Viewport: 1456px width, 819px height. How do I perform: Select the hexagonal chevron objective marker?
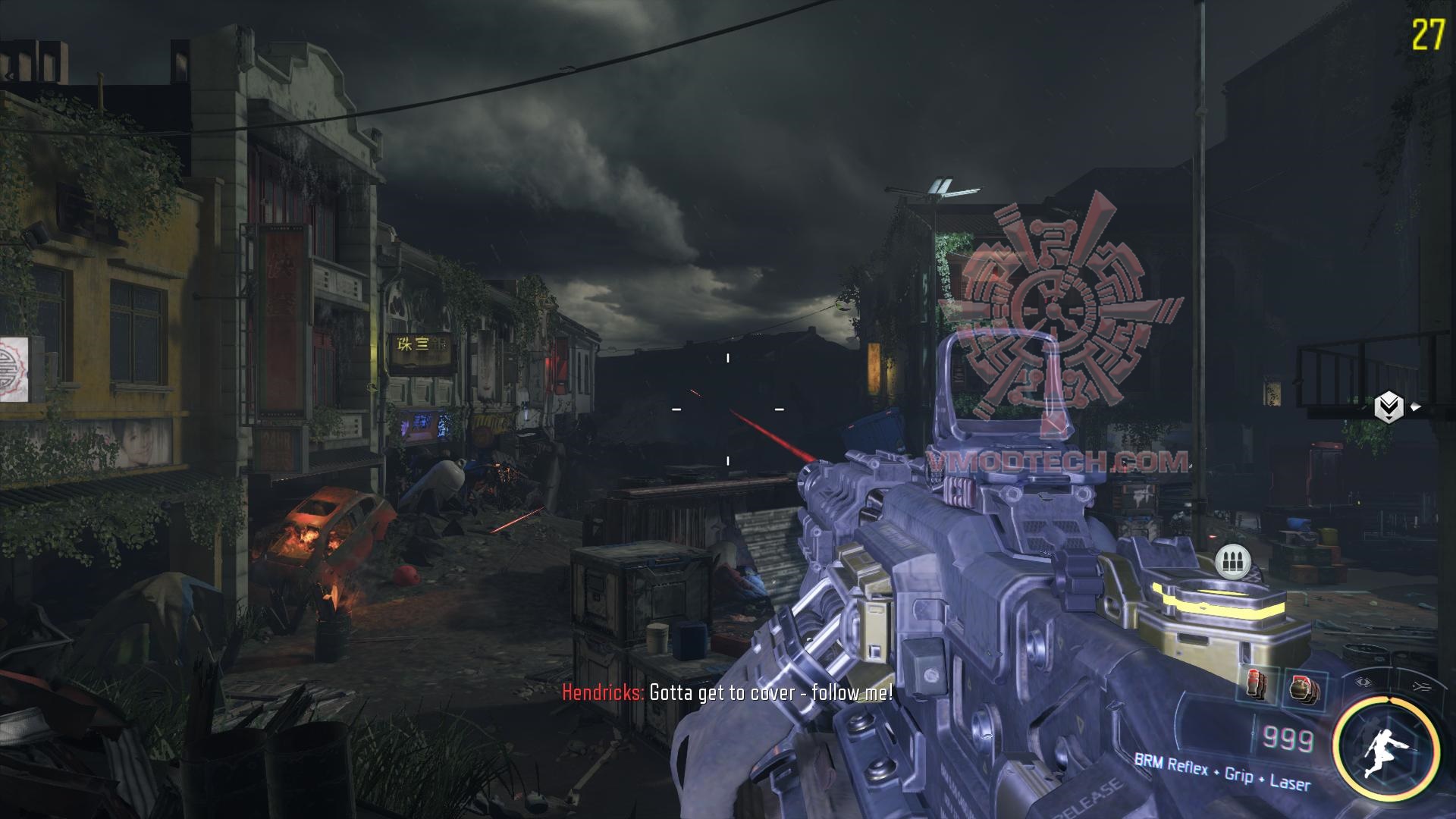[x=1389, y=408]
